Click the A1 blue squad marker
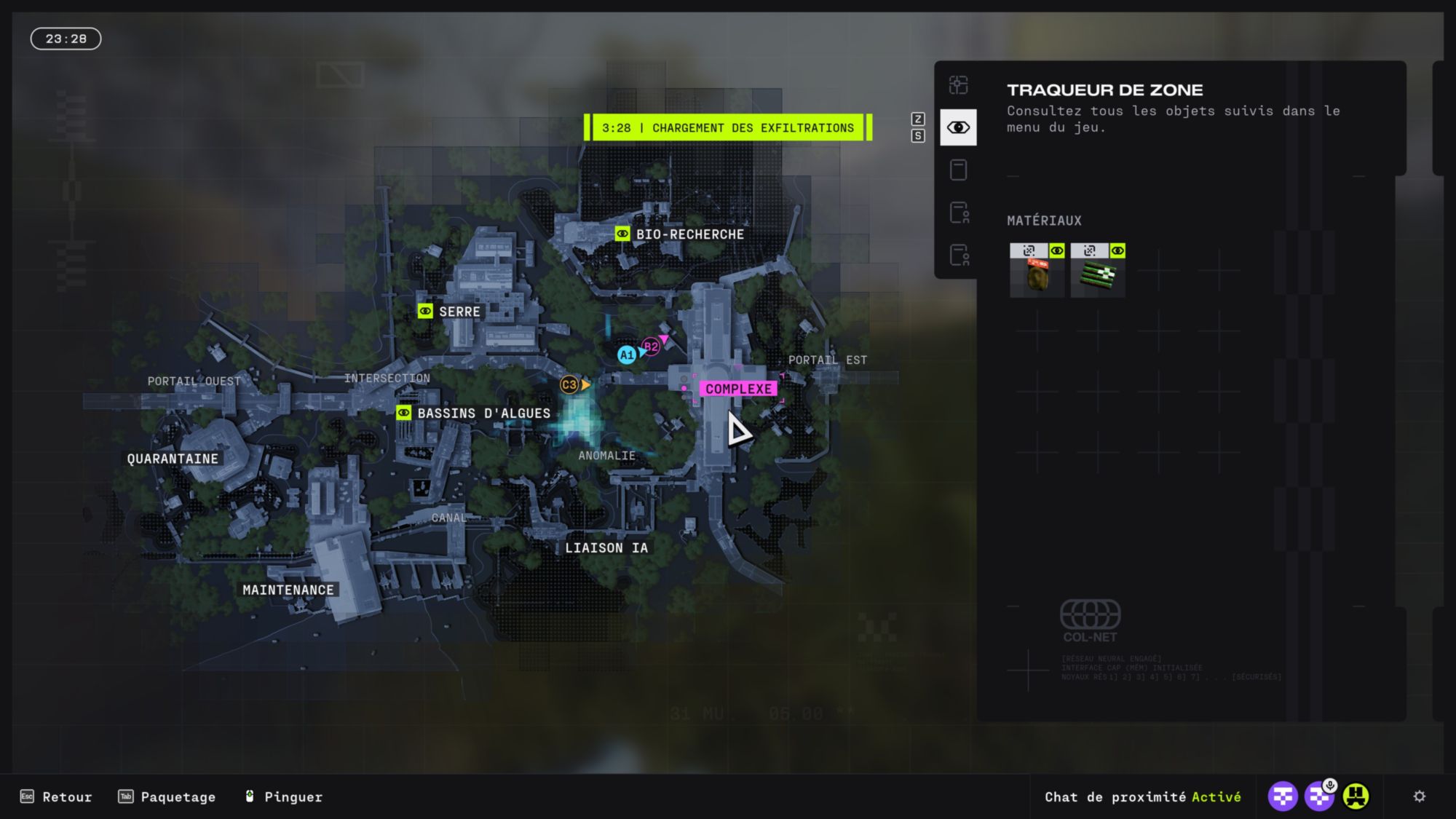The image size is (1456, 819). [626, 355]
